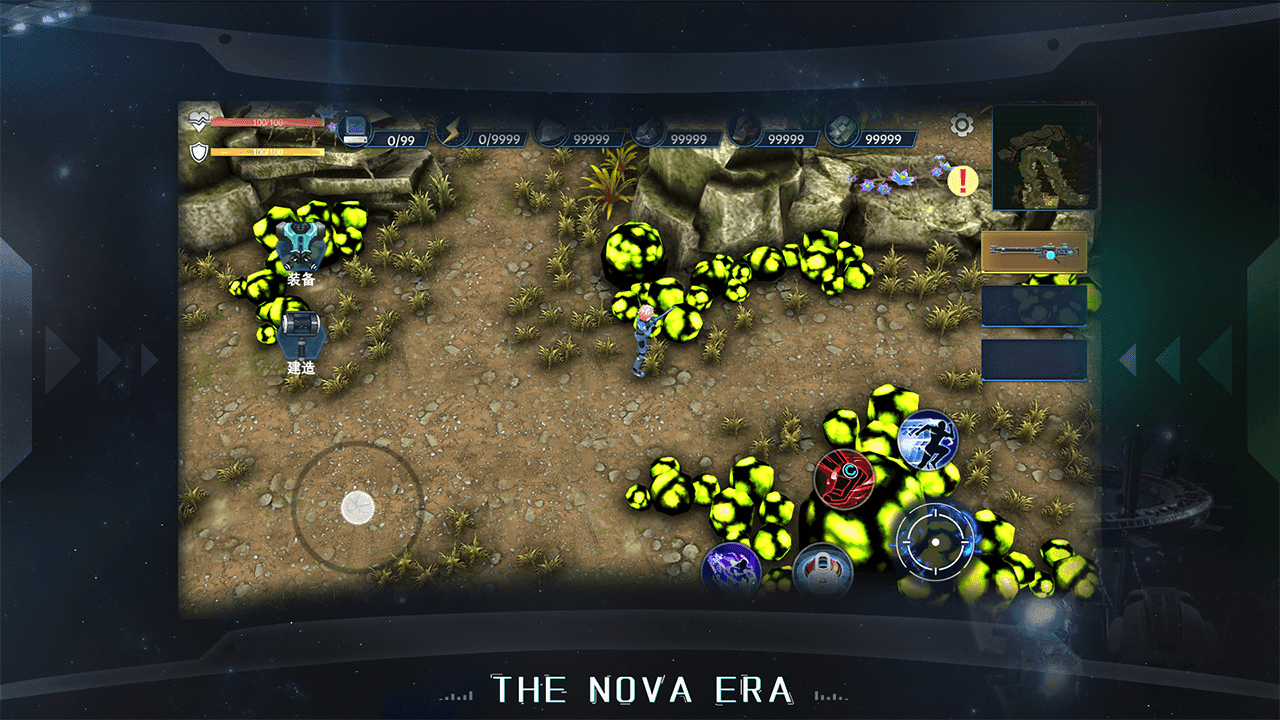Open the minimap

(1045, 158)
